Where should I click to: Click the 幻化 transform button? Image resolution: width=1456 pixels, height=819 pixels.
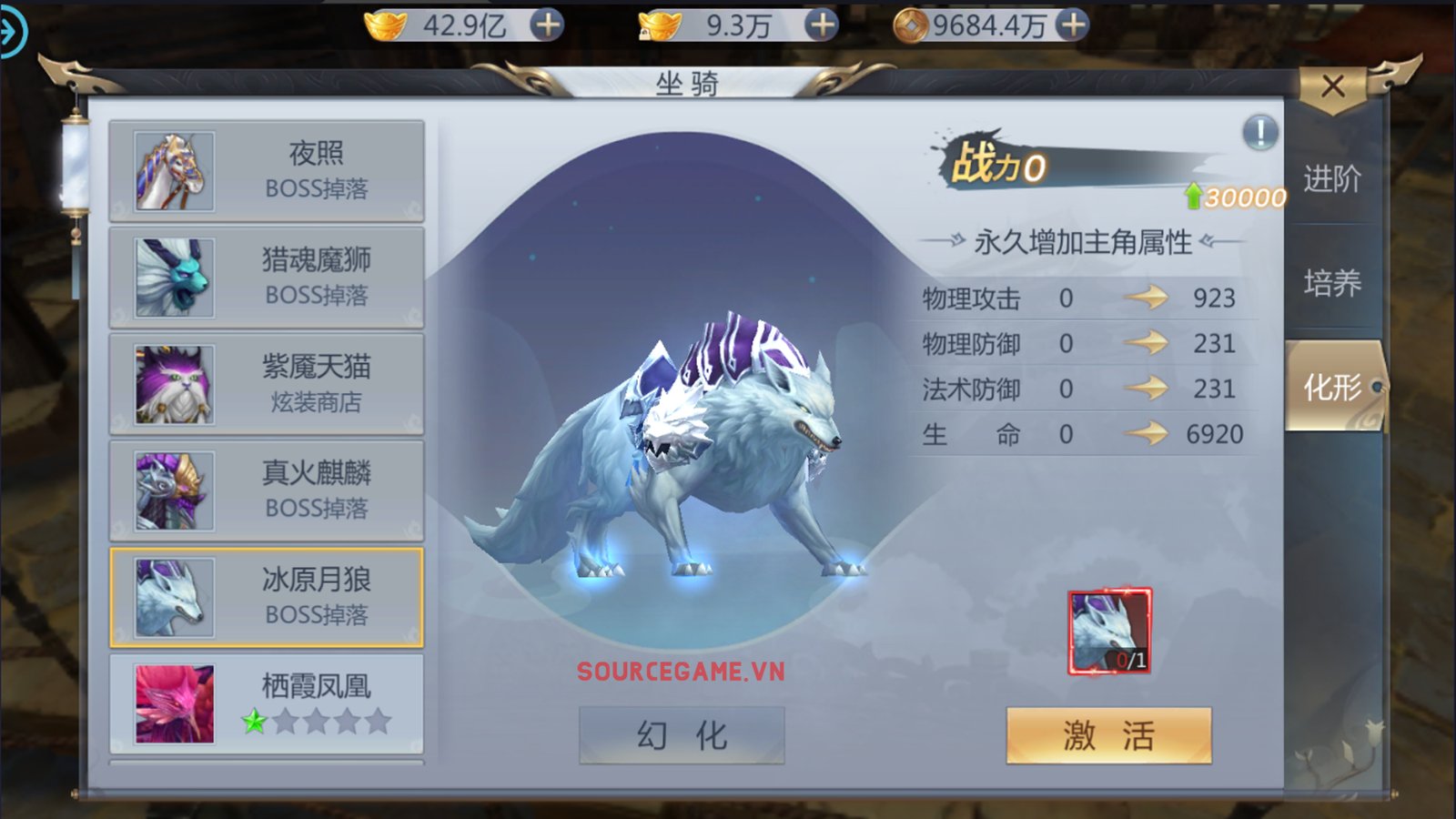point(682,735)
